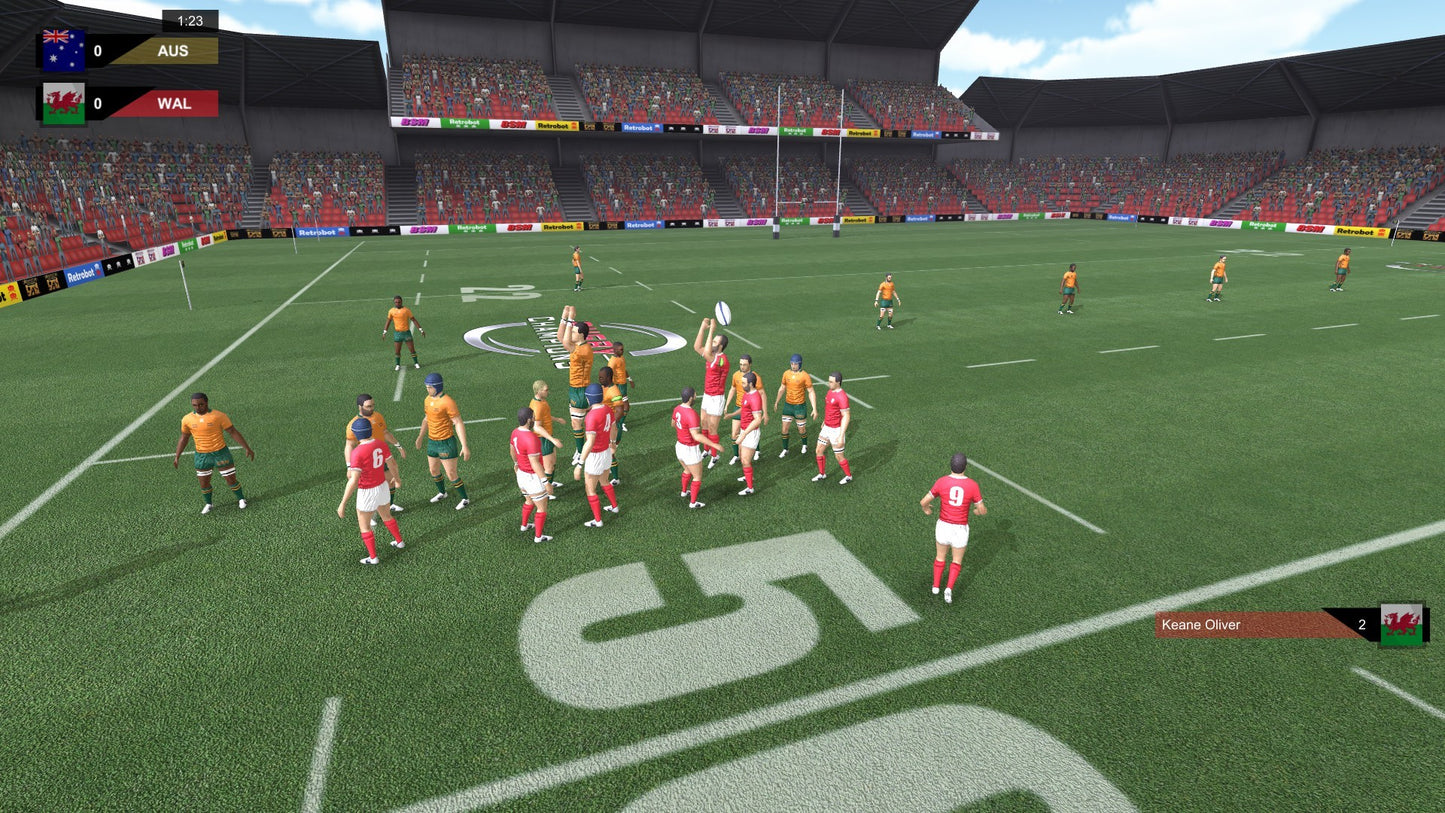Screen dimensions: 1445x813
Task: Click the rugby ball held by the jumper
Action: [x=722, y=313]
